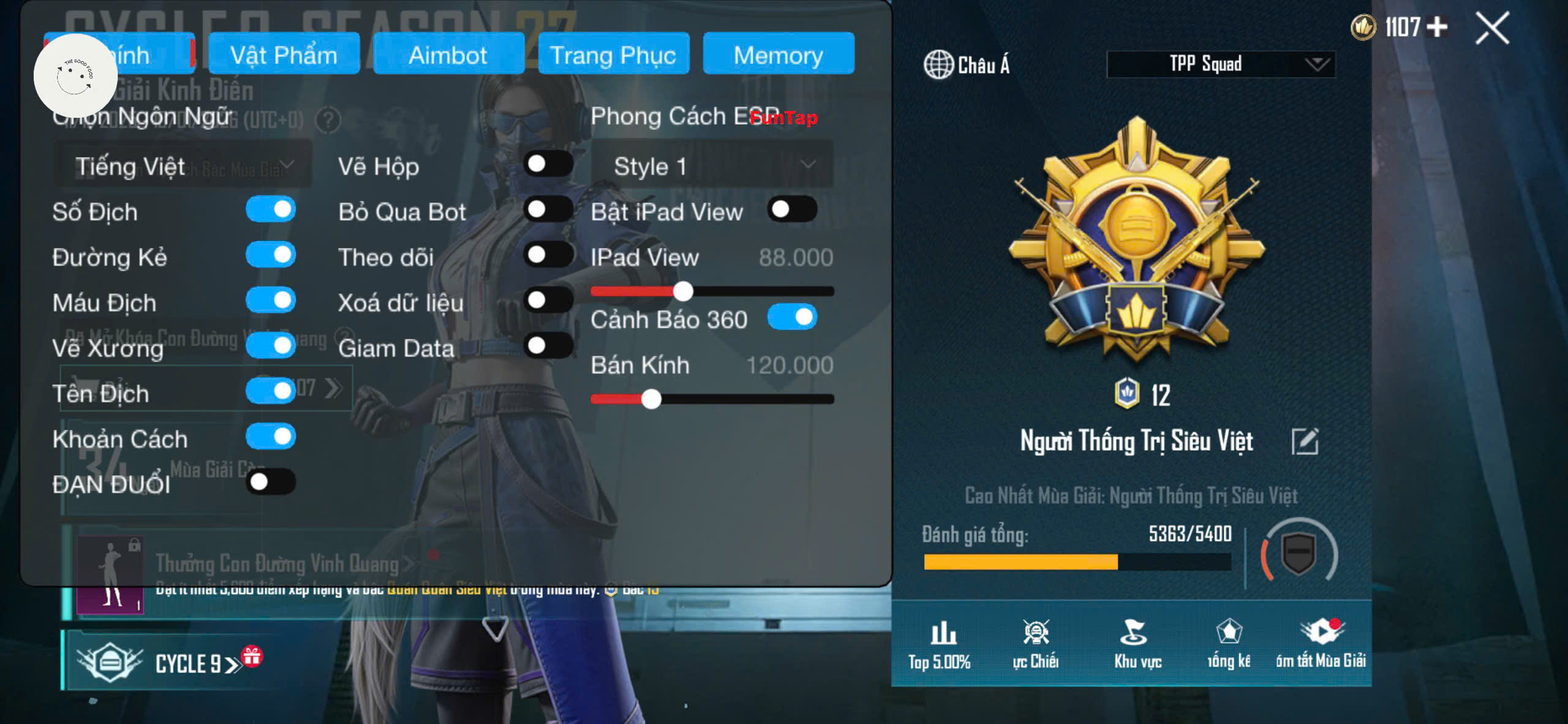Toggle Vẽ Xương off
This screenshot has width=1568, height=724.
point(271,346)
